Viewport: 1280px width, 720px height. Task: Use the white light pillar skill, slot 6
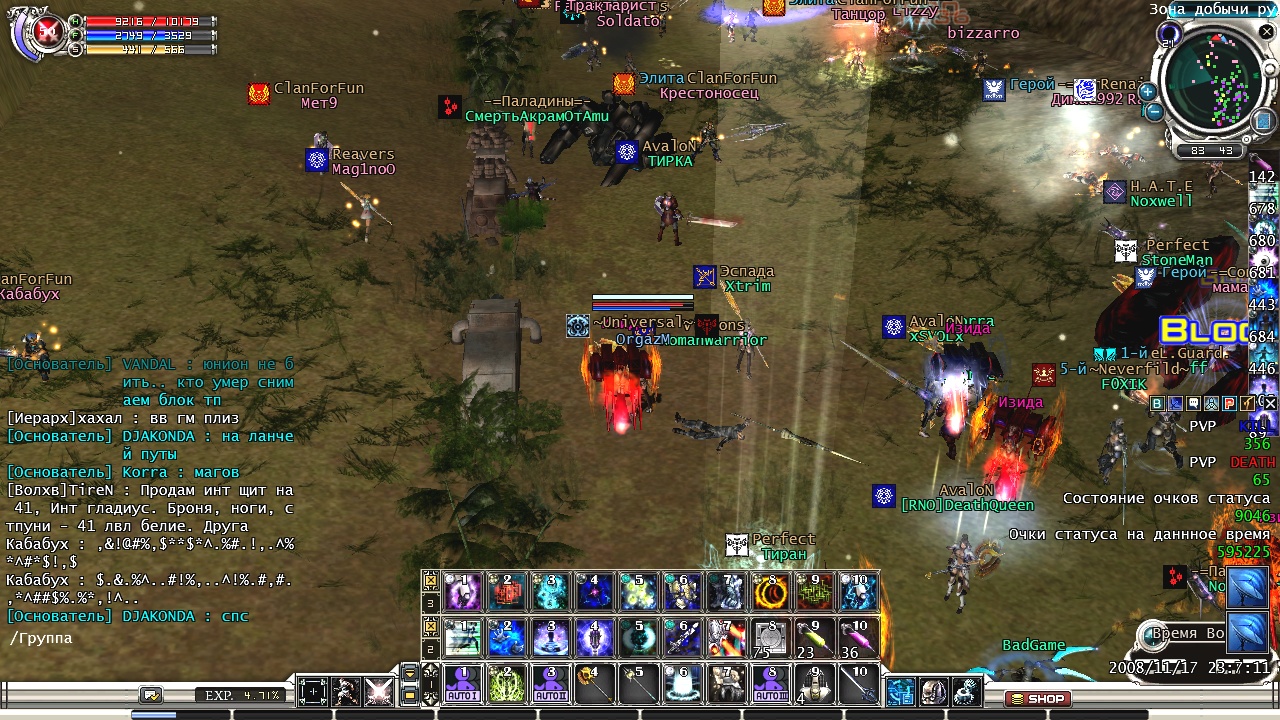[x=683, y=685]
